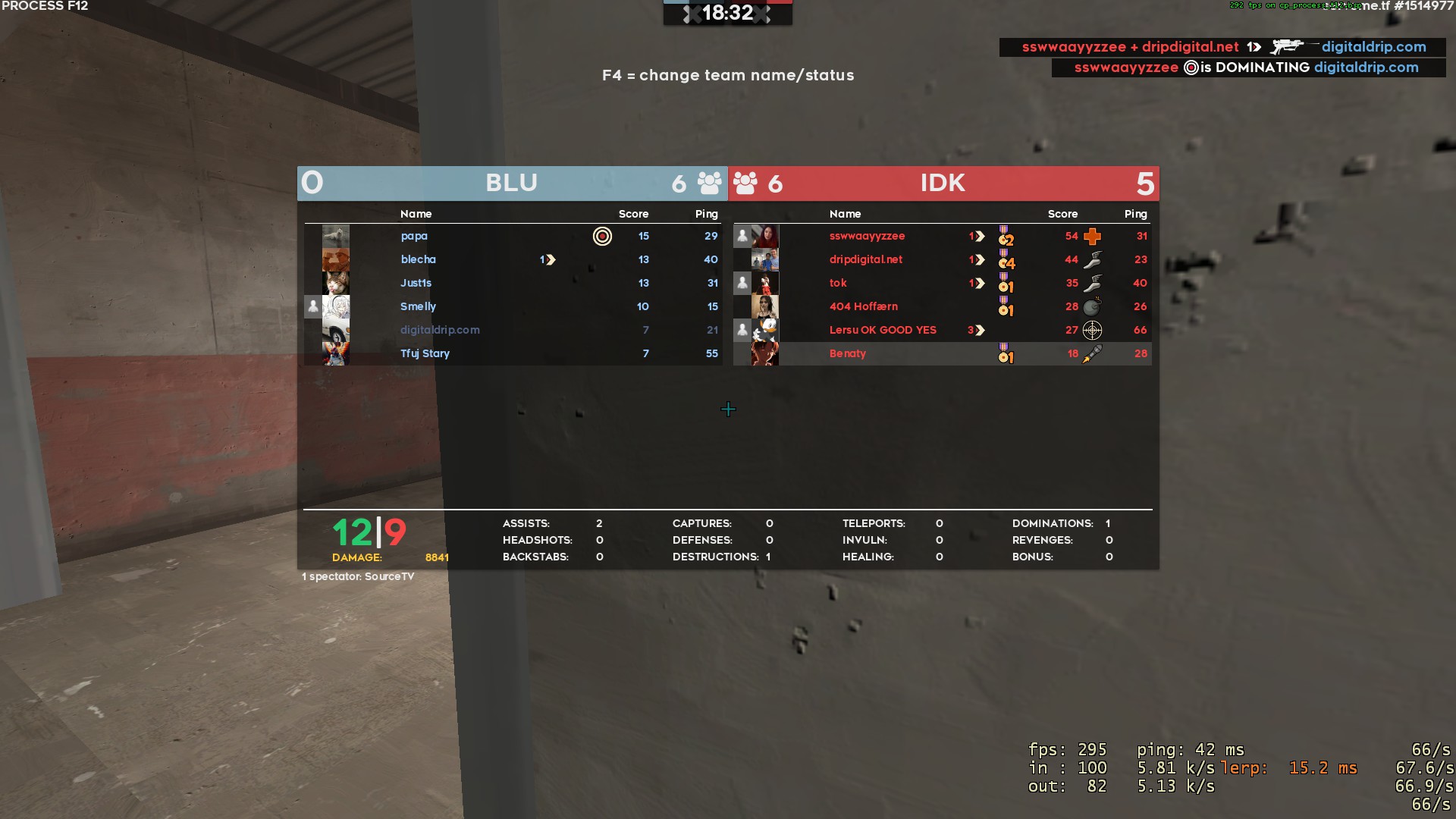The image size is (1456, 819).
Task: Select blecha's scoreboard row
Action: pos(419,259)
